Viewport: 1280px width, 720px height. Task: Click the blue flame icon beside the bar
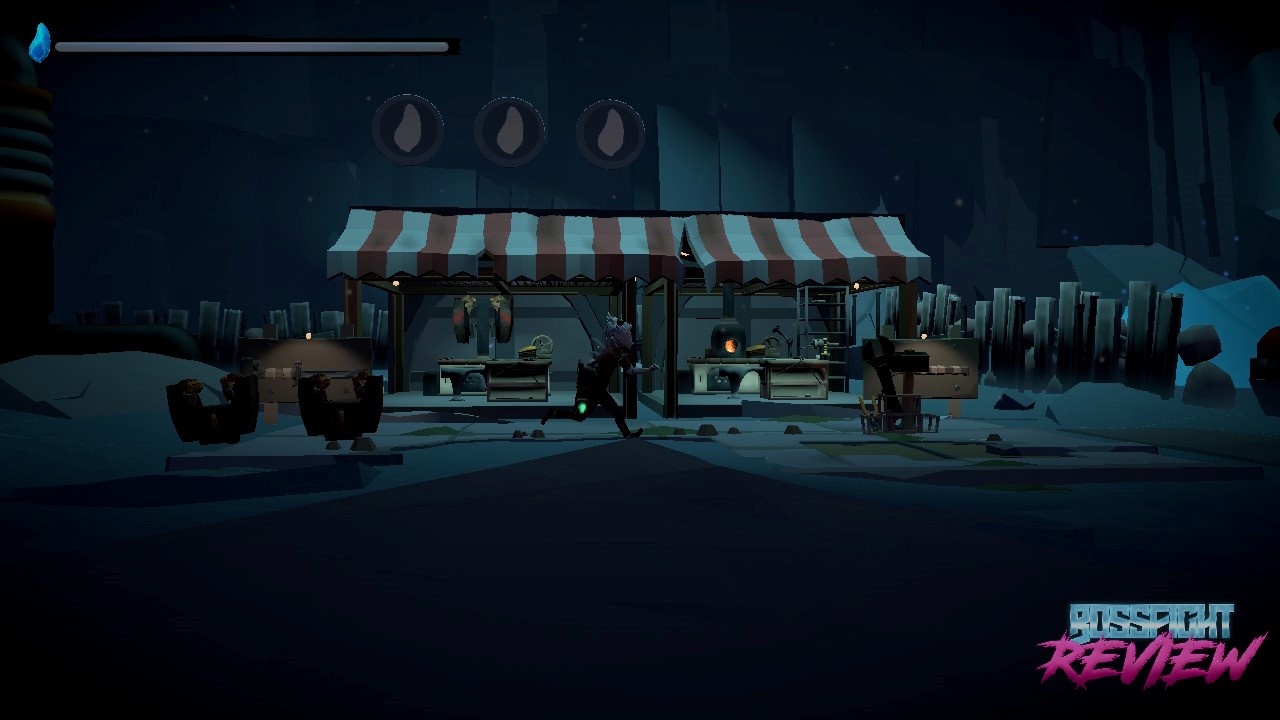pyautogui.click(x=40, y=44)
